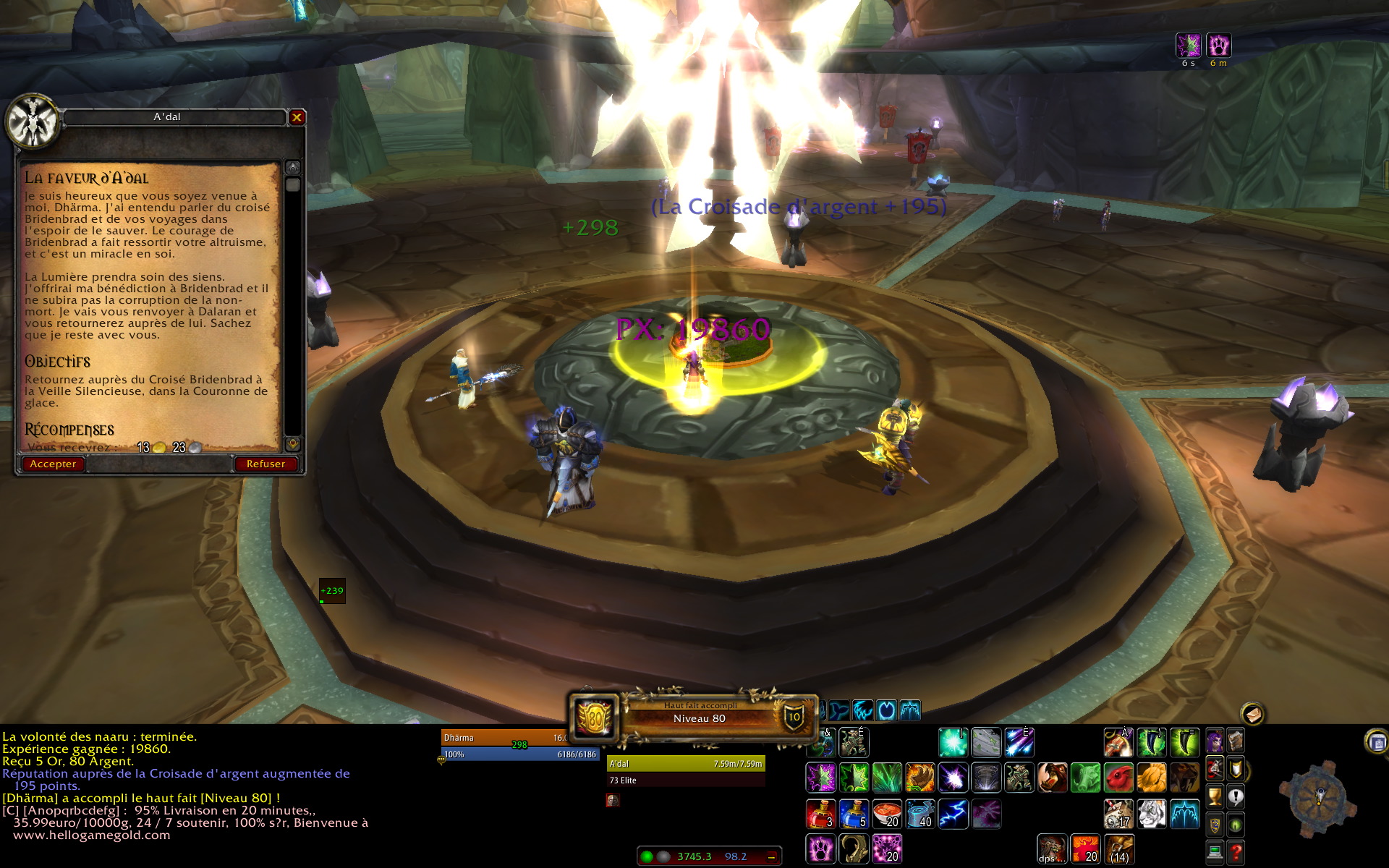Cast the blue lightning bolt spell
The image size is (1389, 868).
tap(953, 814)
